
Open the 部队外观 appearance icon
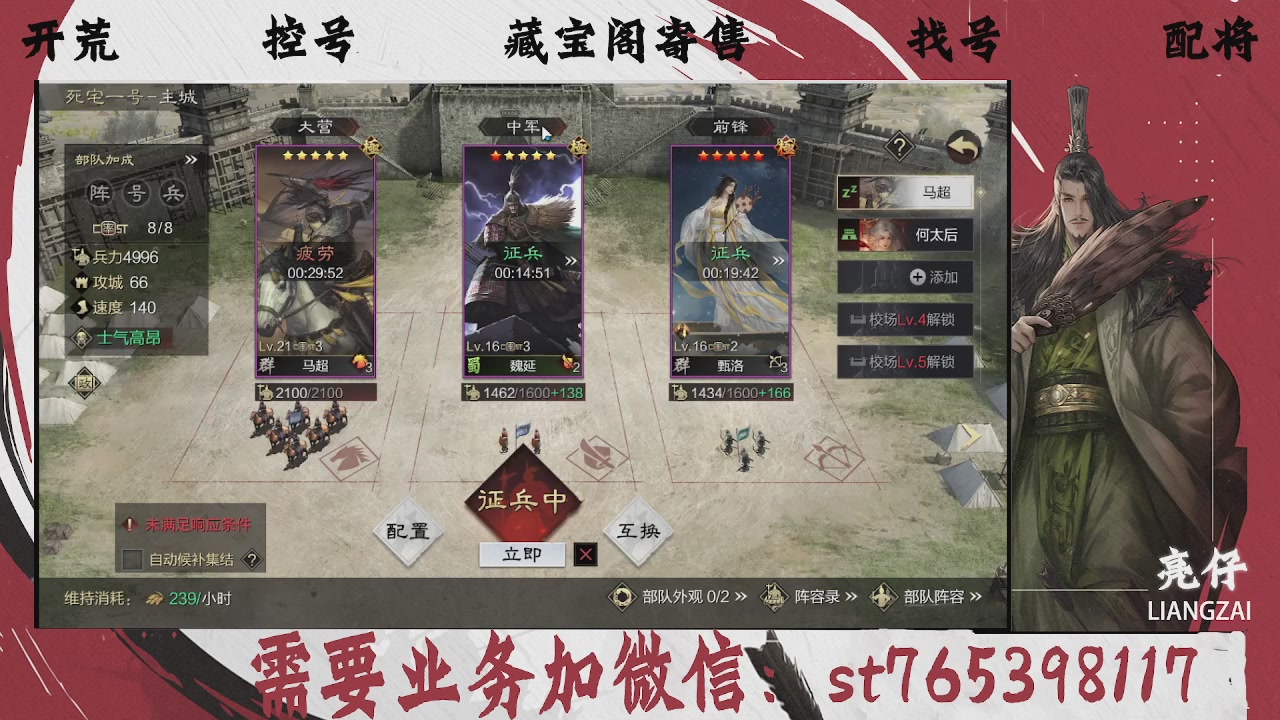click(623, 596)
